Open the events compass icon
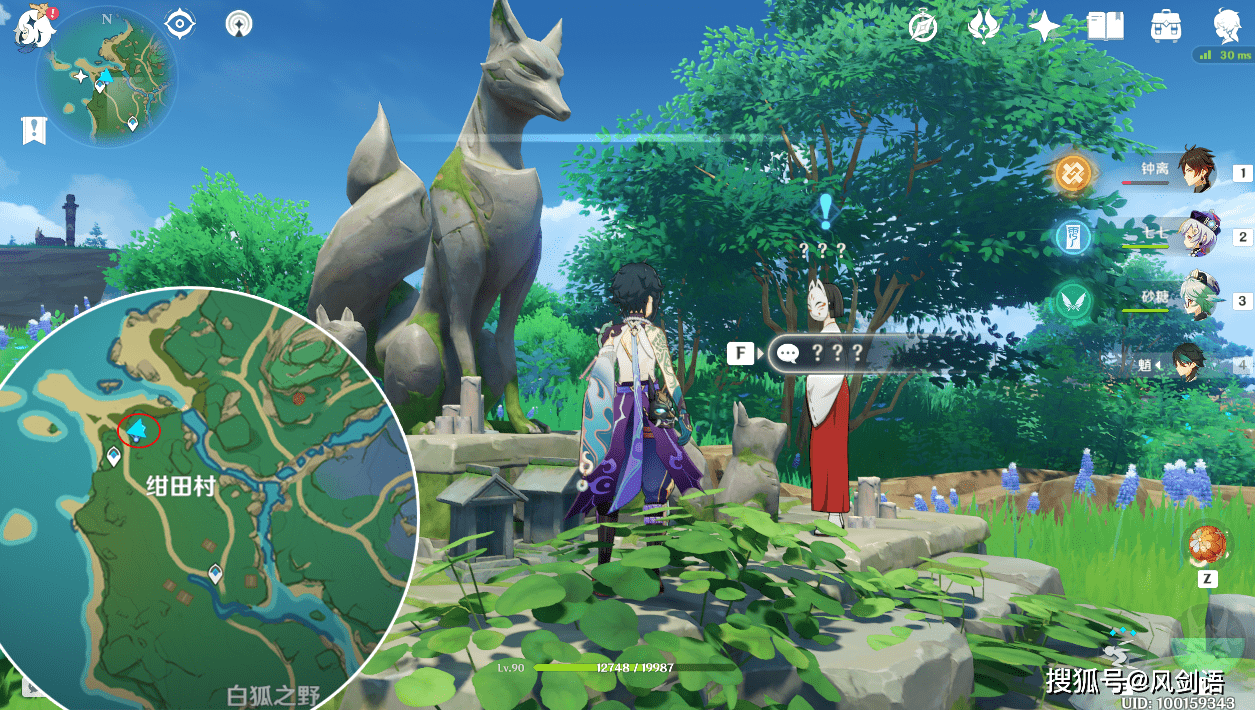Screen dimensions: 1255x710 click(923, 27)
